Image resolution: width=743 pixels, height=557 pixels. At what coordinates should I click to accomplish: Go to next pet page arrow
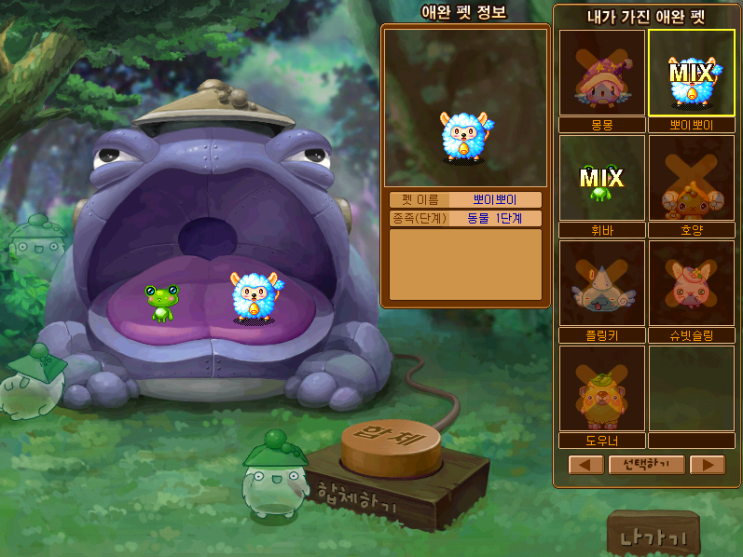[707, 464]
